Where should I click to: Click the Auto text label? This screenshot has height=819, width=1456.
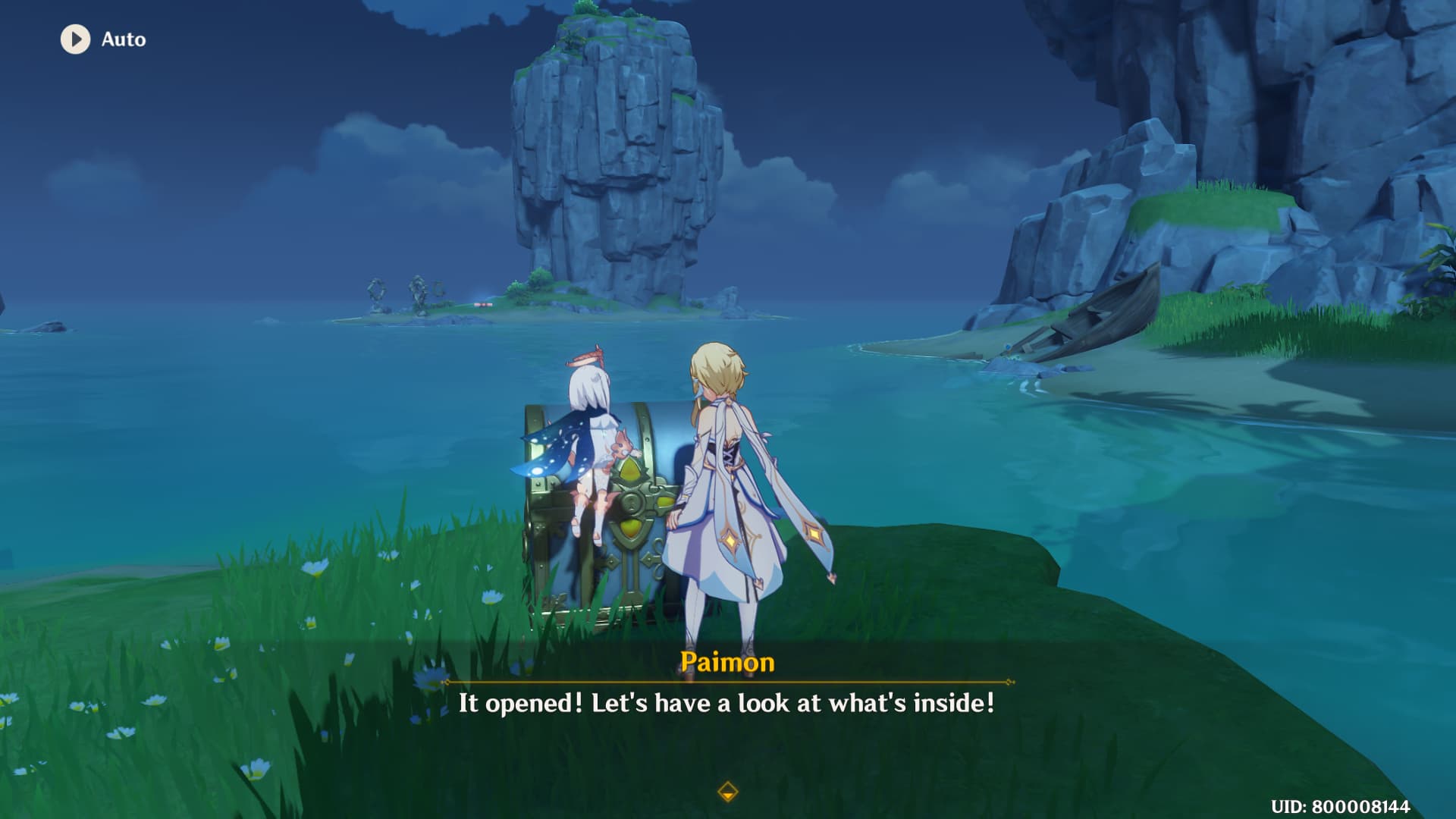click(125, 39)
